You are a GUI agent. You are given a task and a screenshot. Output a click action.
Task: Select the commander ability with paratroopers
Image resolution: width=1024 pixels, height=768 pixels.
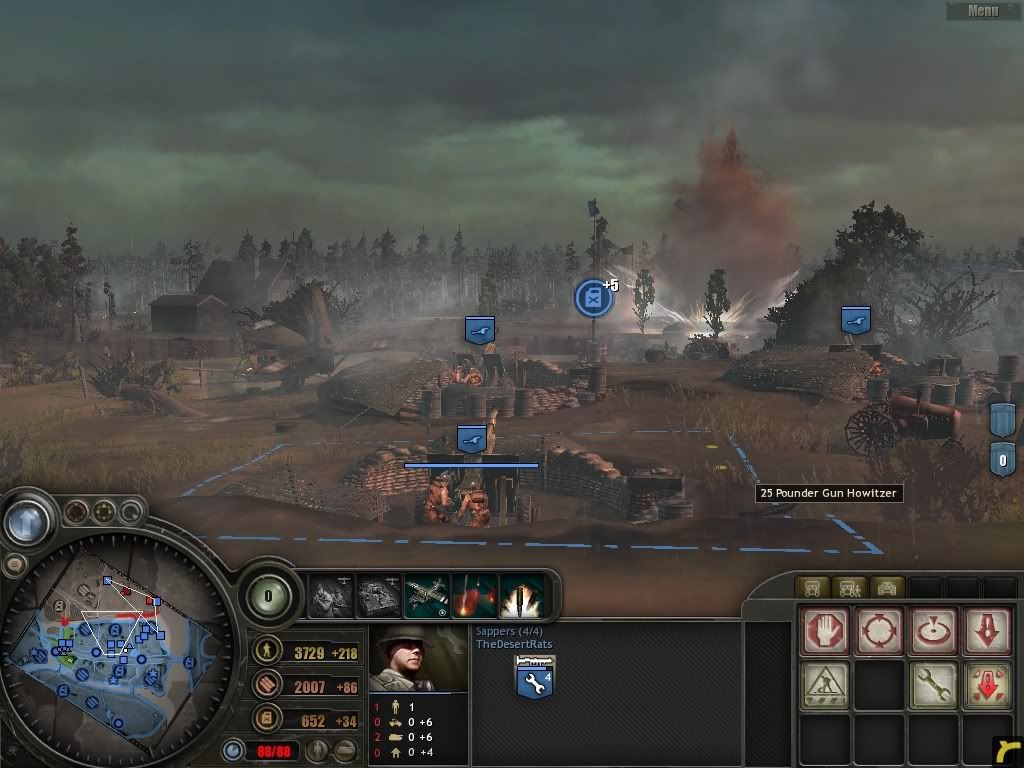tap(331, 596)
